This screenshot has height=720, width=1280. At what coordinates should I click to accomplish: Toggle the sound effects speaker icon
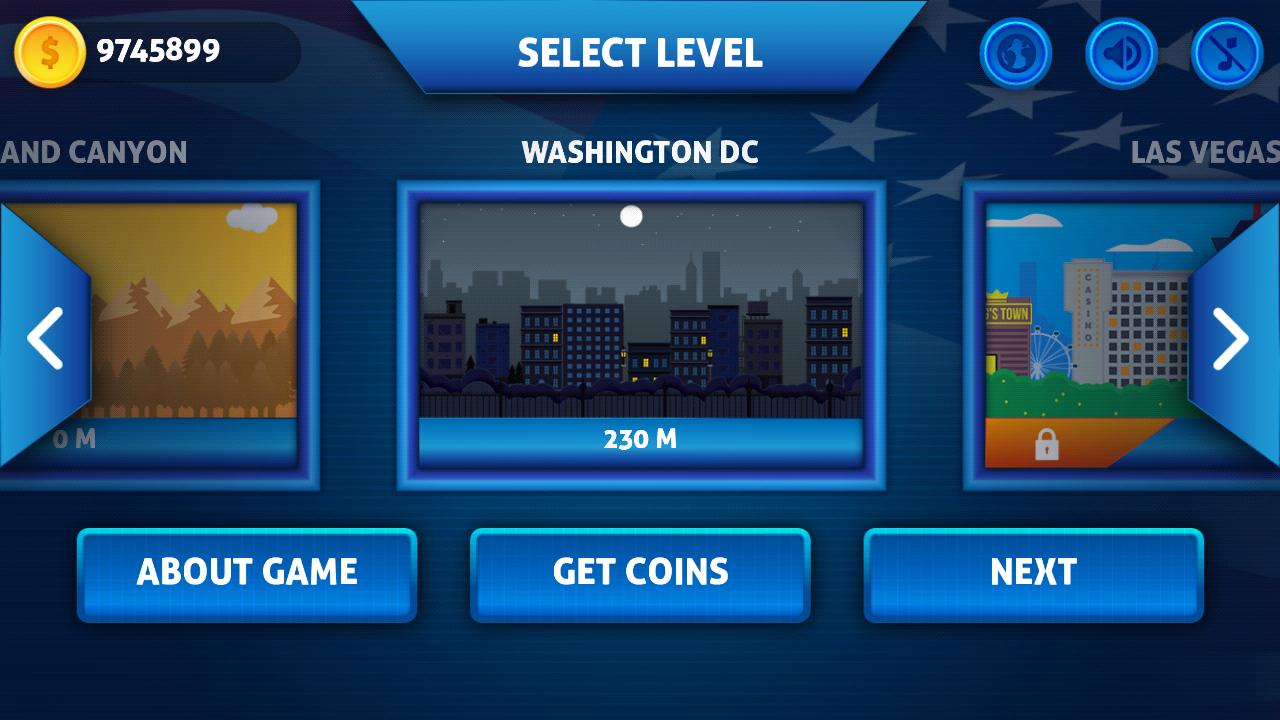point(1121,52)
